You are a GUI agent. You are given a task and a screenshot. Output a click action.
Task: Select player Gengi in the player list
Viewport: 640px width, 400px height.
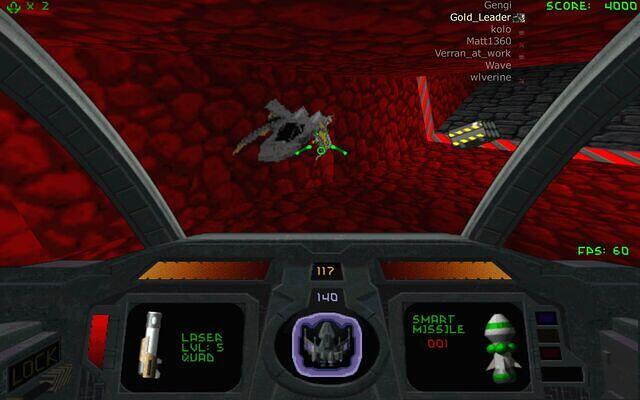tap(496, 6)
